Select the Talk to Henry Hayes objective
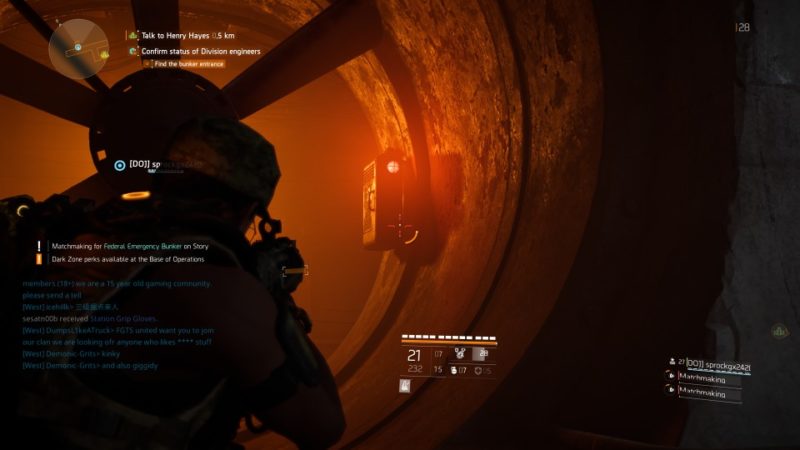The image size is (800, 450). (180, 35)
